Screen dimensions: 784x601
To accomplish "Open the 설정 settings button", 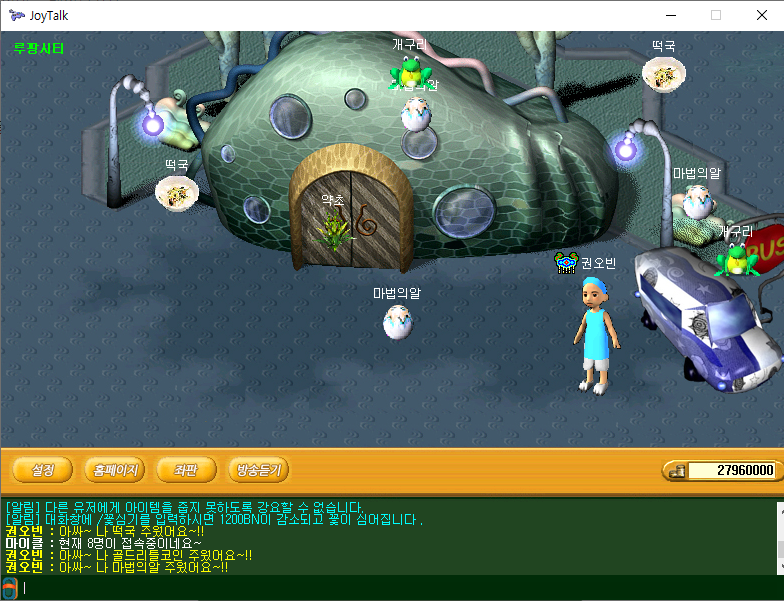I will [x=42, y=469].
